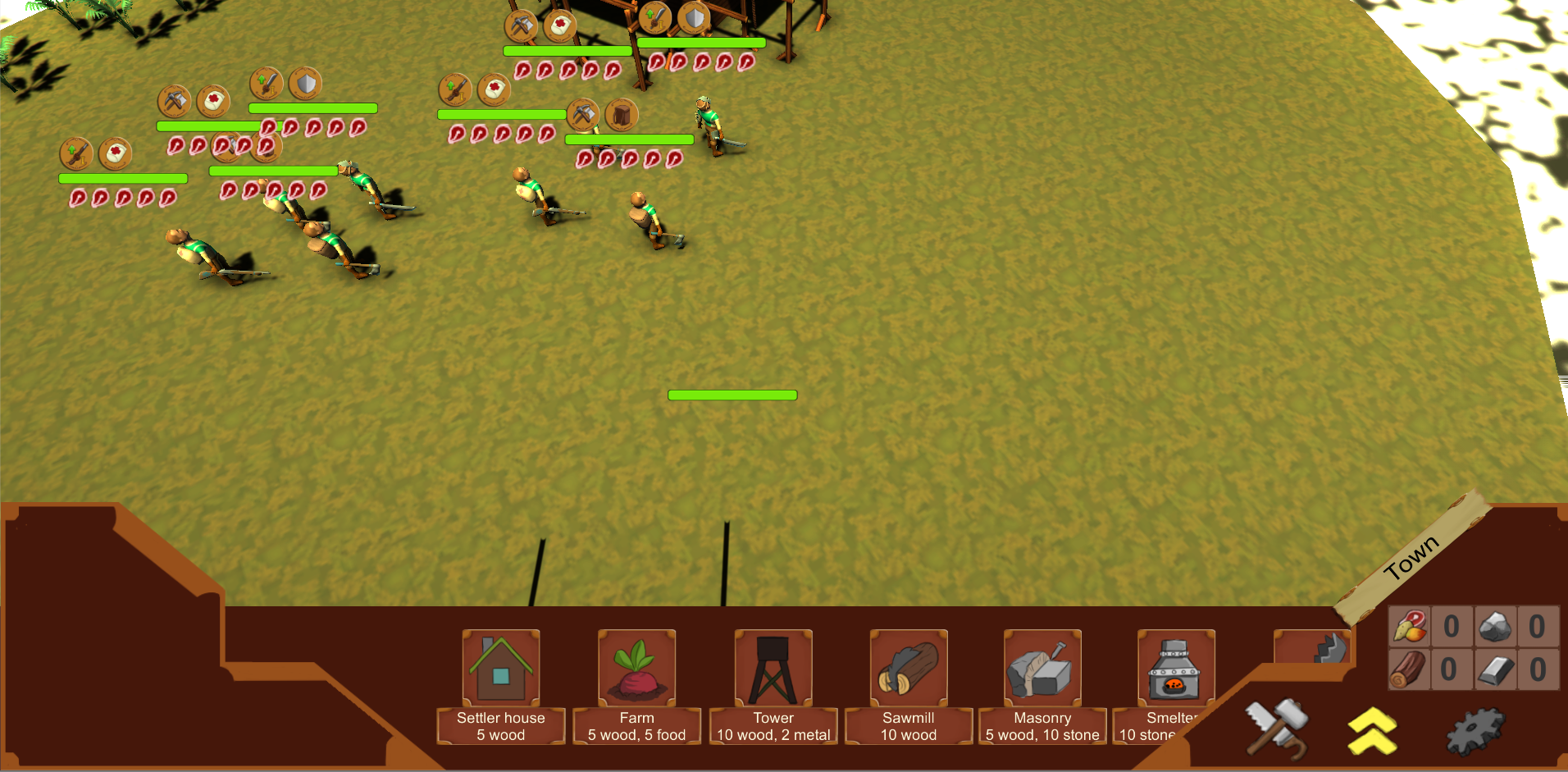Select the Sawmill building icon
1568x772 pixels.
coord(908,667)
